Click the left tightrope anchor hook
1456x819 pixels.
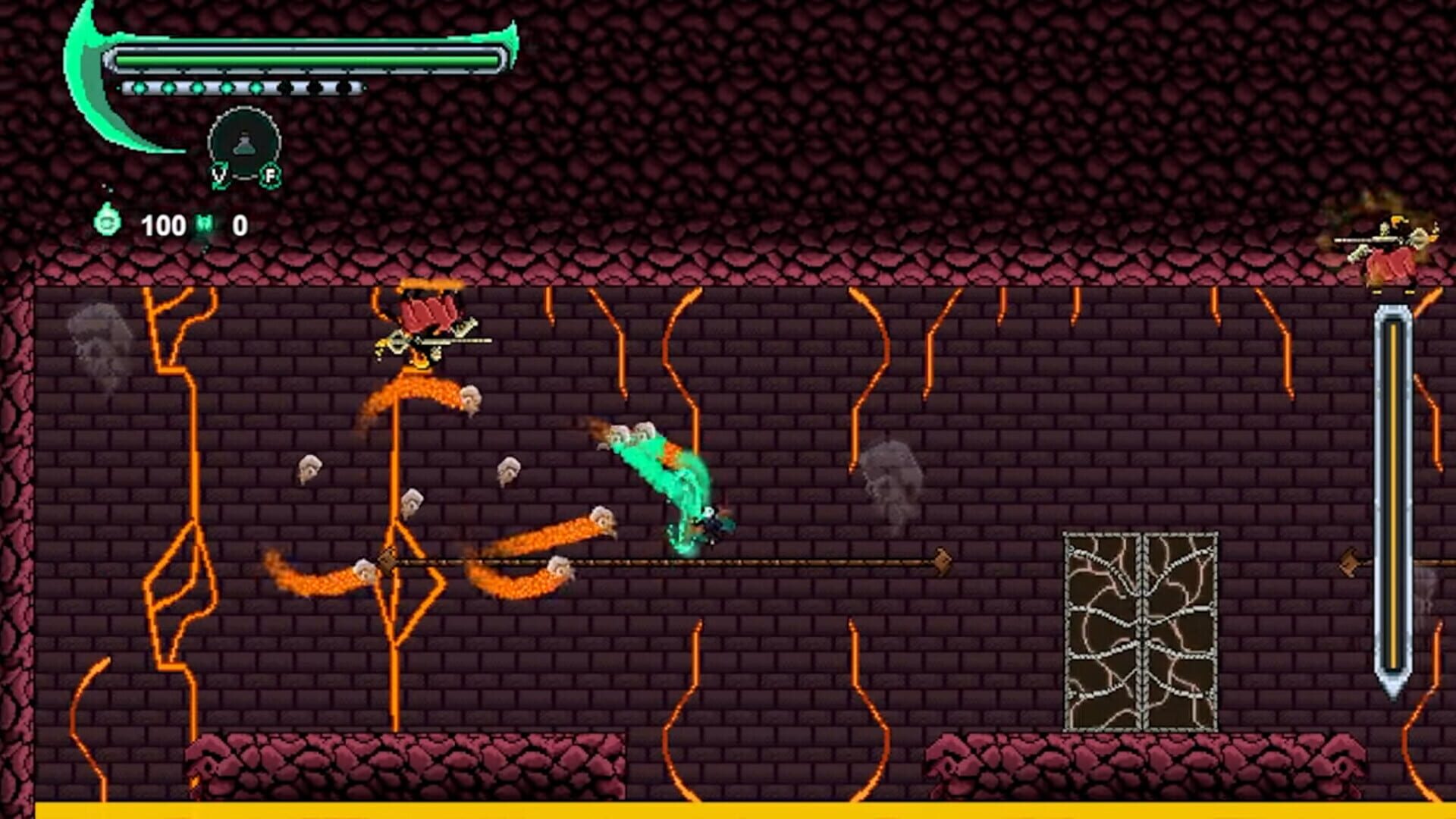click(x=387, y=561)
